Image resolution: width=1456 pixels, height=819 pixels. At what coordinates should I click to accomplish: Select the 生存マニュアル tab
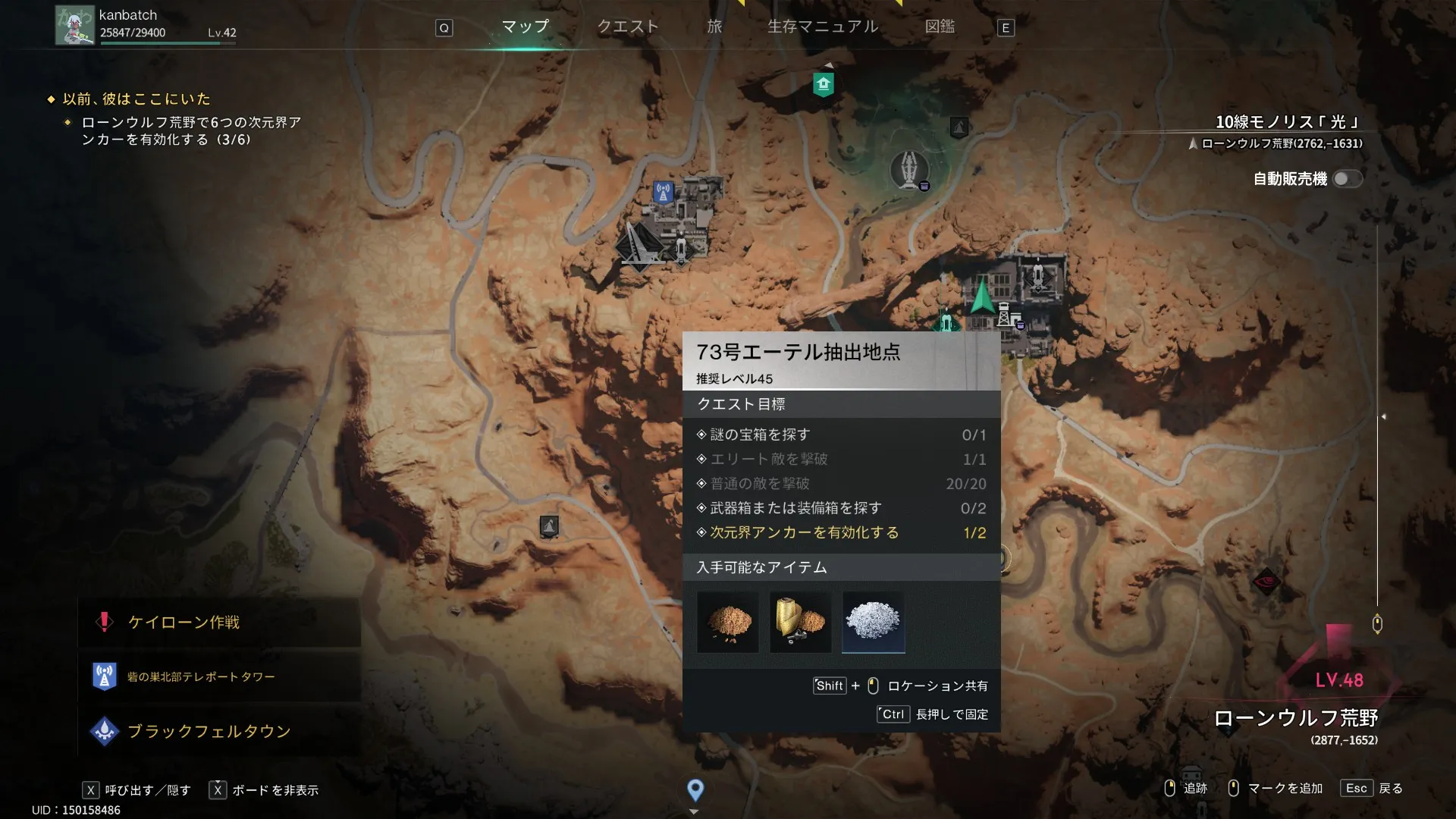tap(822, 27)
